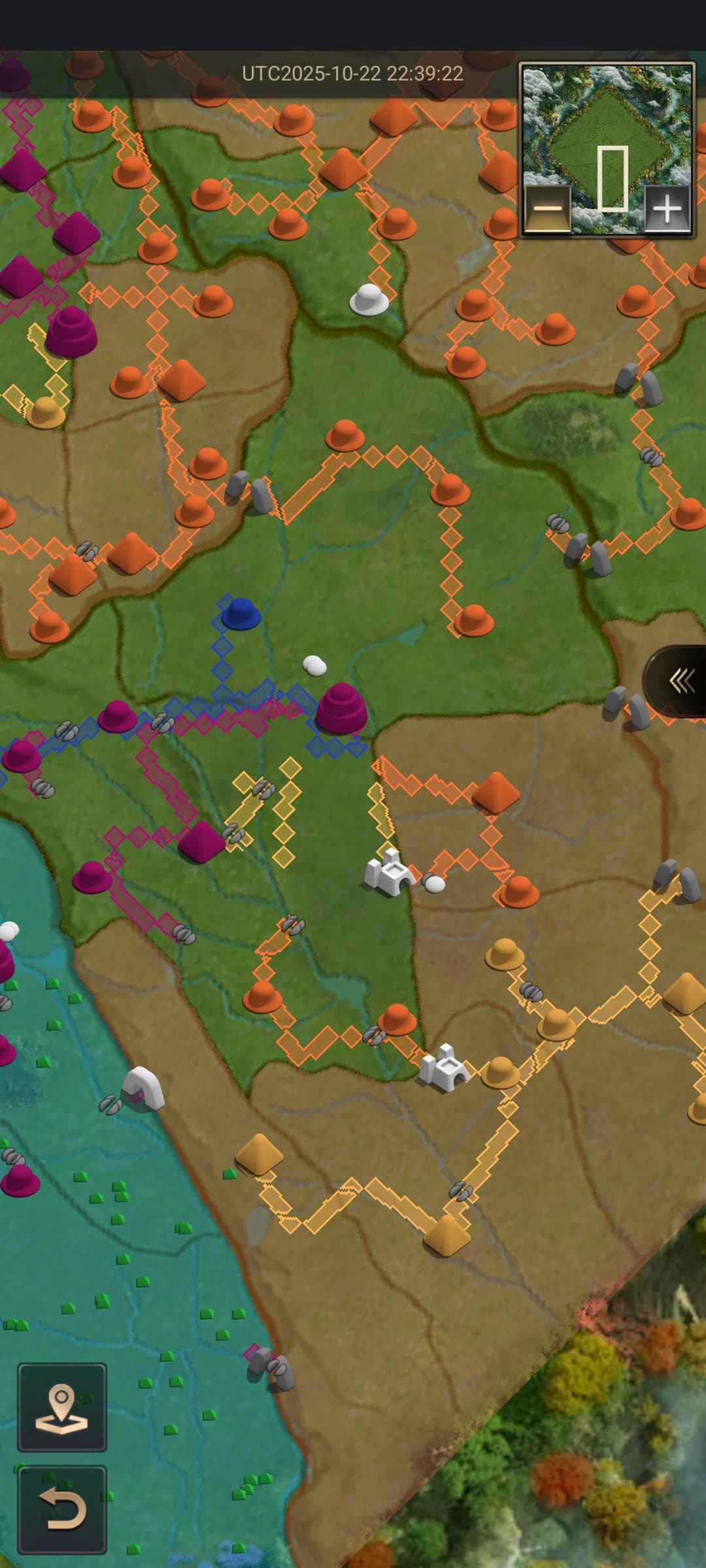The width and height of the screenshot is (706, 1568).
Task: Locate my position with the map pin button
Action: coord(62,1407)
